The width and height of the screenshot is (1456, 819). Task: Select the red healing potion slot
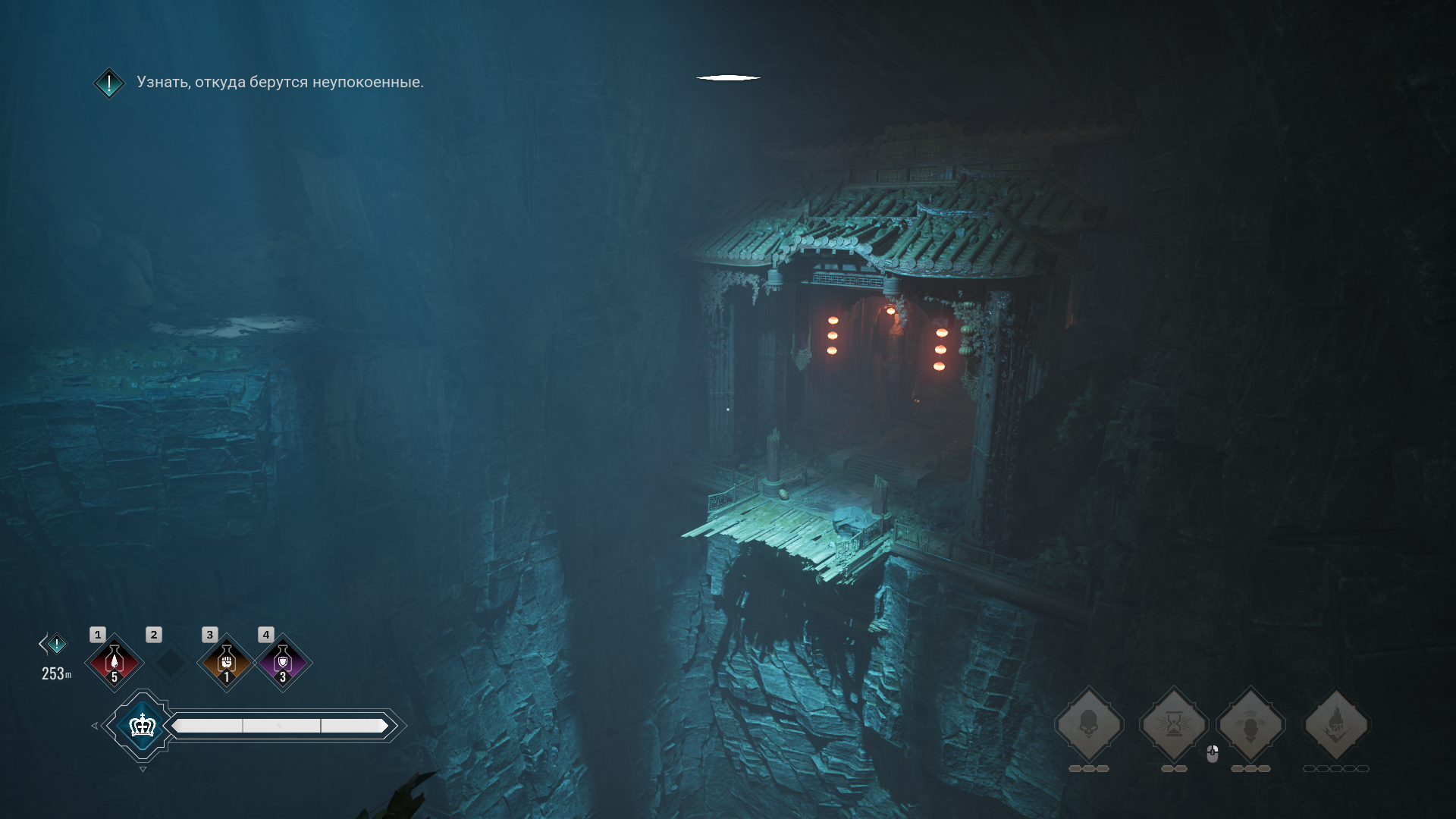click(115, 663)
